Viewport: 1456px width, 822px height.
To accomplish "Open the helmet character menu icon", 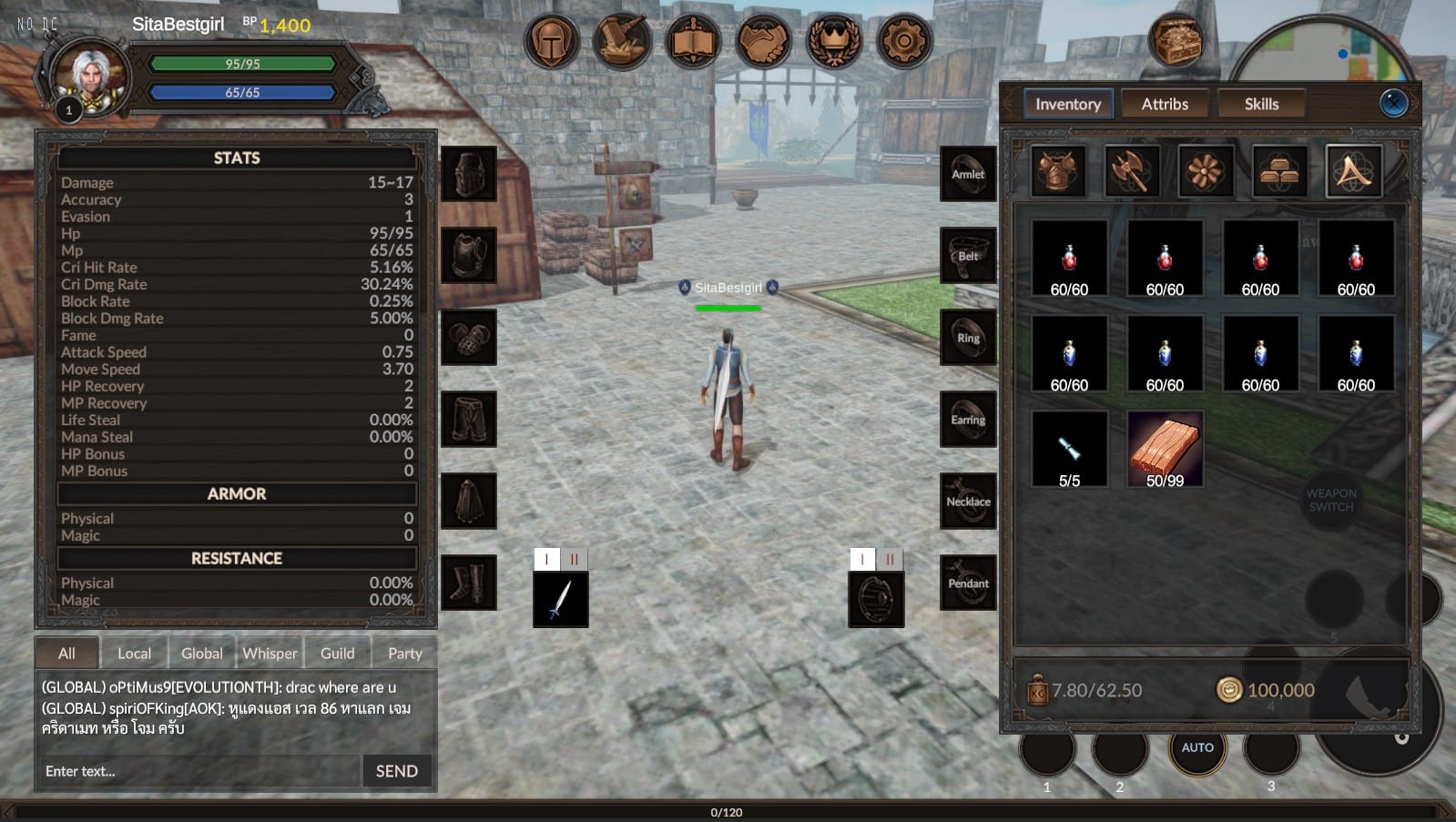I will point(551,41).
